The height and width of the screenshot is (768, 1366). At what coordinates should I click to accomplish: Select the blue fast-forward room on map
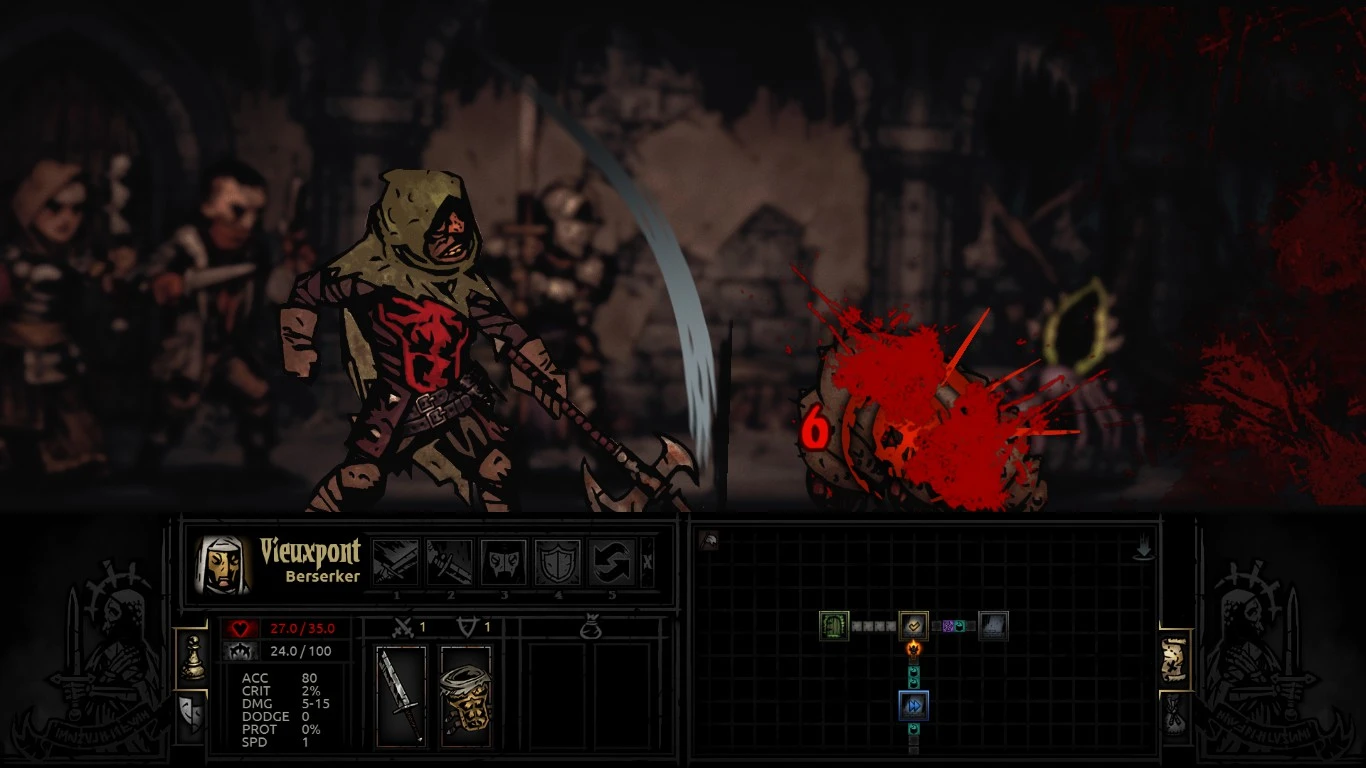[x=913, y=706]
